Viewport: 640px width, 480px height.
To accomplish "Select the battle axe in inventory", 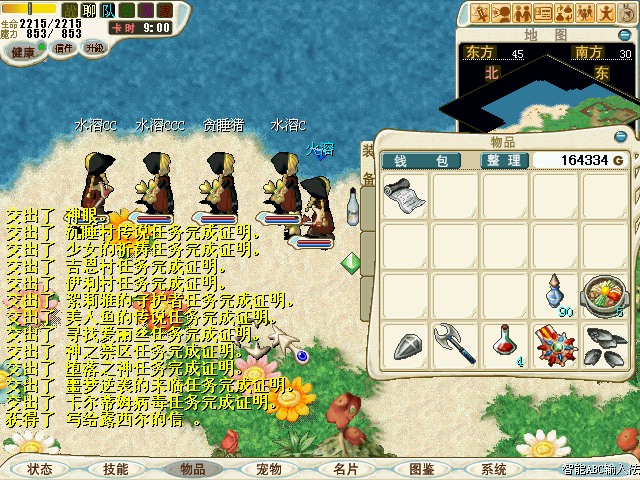I will coord(454,345).
